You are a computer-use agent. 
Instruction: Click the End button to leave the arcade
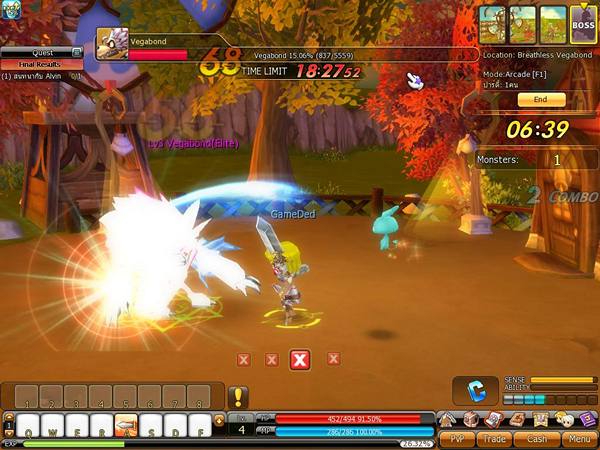click(541, 100)
